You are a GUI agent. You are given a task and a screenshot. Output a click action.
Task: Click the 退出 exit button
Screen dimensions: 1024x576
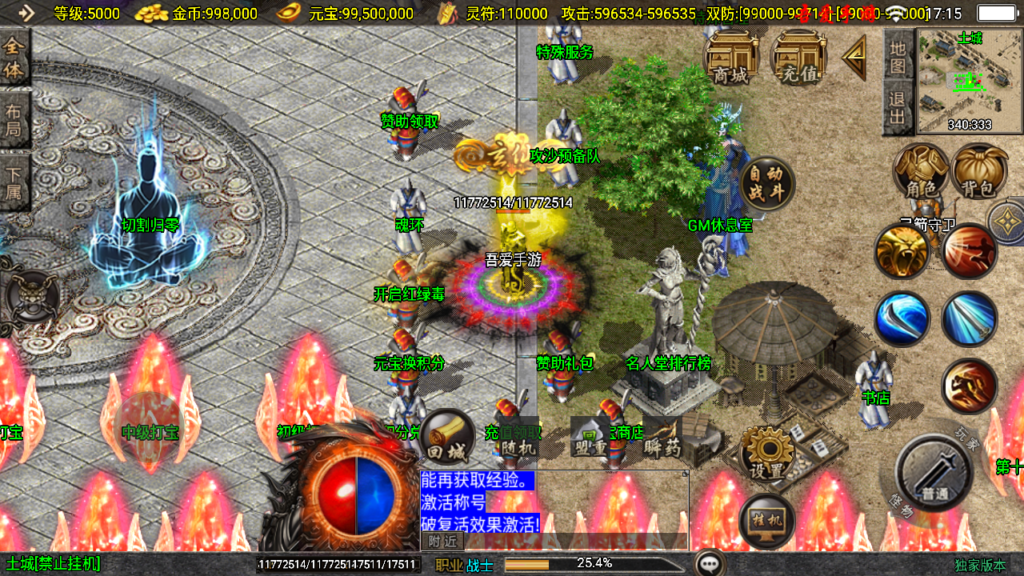(898, 108)
